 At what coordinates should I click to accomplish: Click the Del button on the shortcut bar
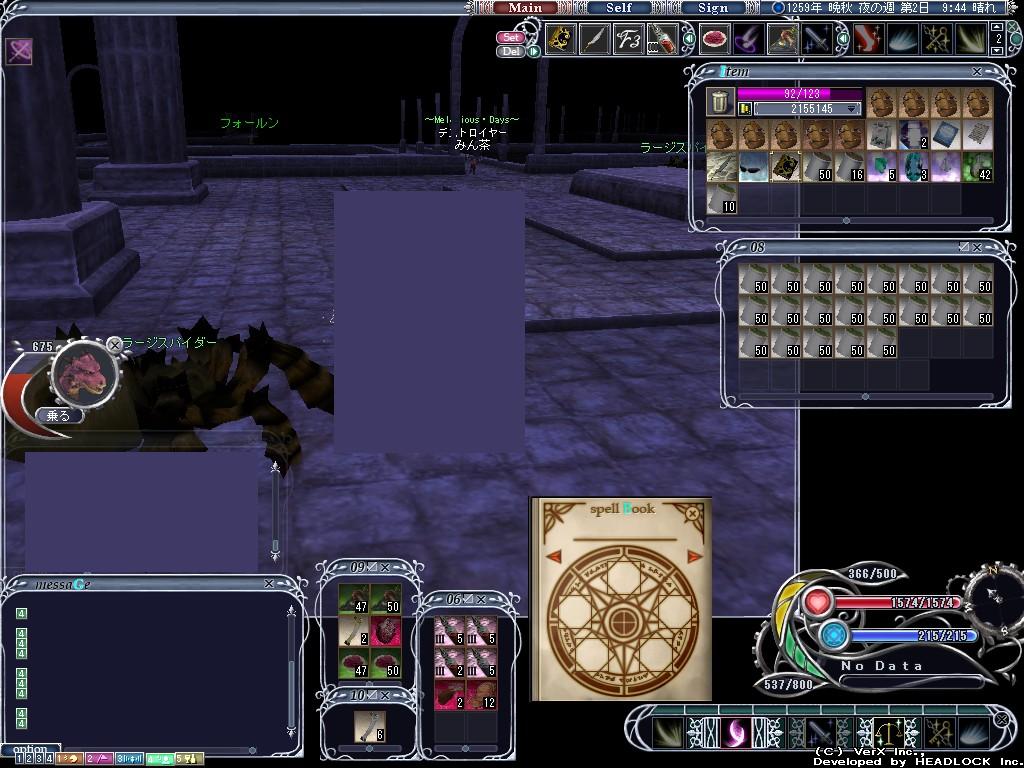pos(511,51)
